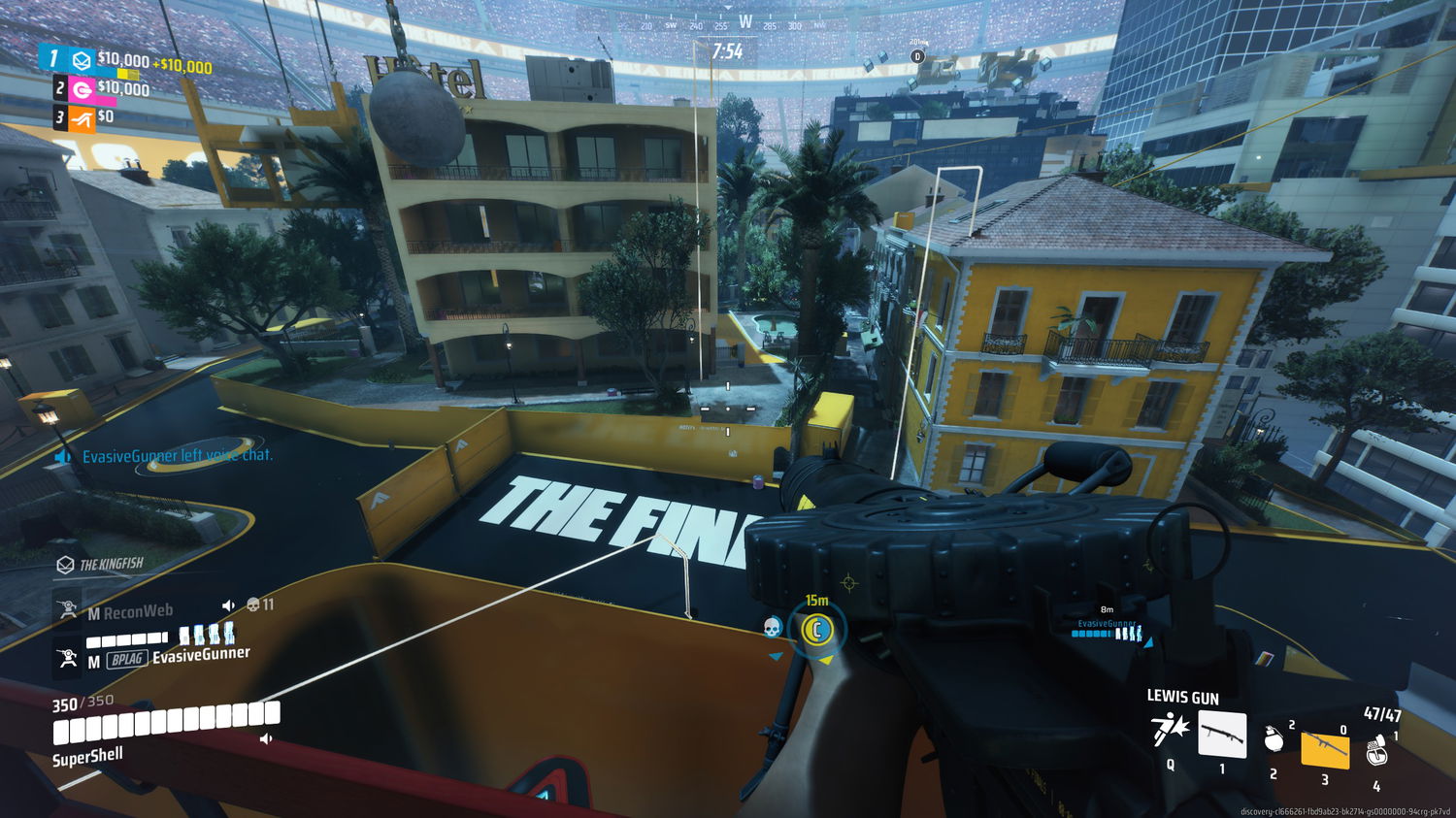Select the pink second-place team badge
The image size is (1456, 818).
point(83,90)
